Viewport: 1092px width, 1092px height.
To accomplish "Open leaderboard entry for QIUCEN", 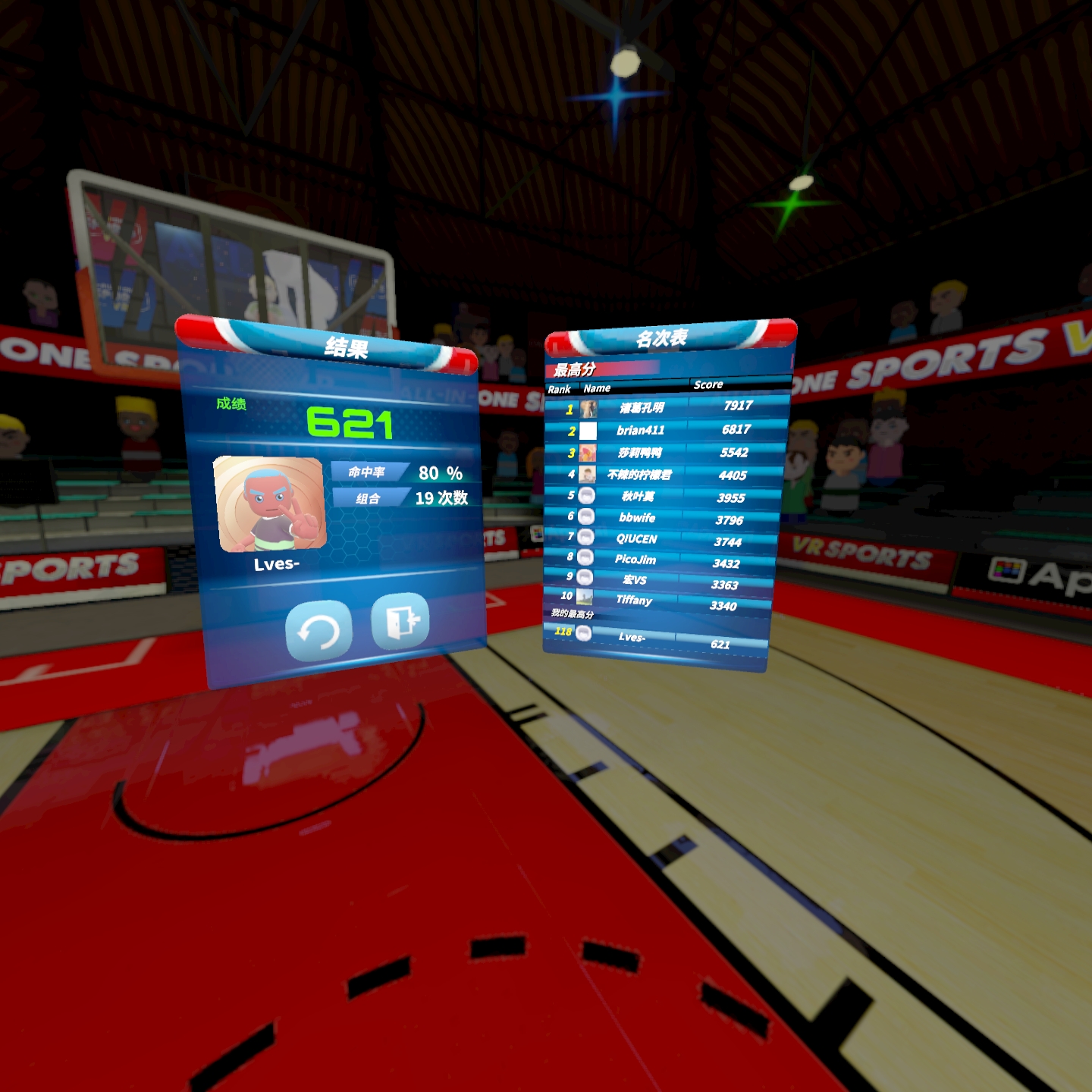I will click(x=660, y=538).
